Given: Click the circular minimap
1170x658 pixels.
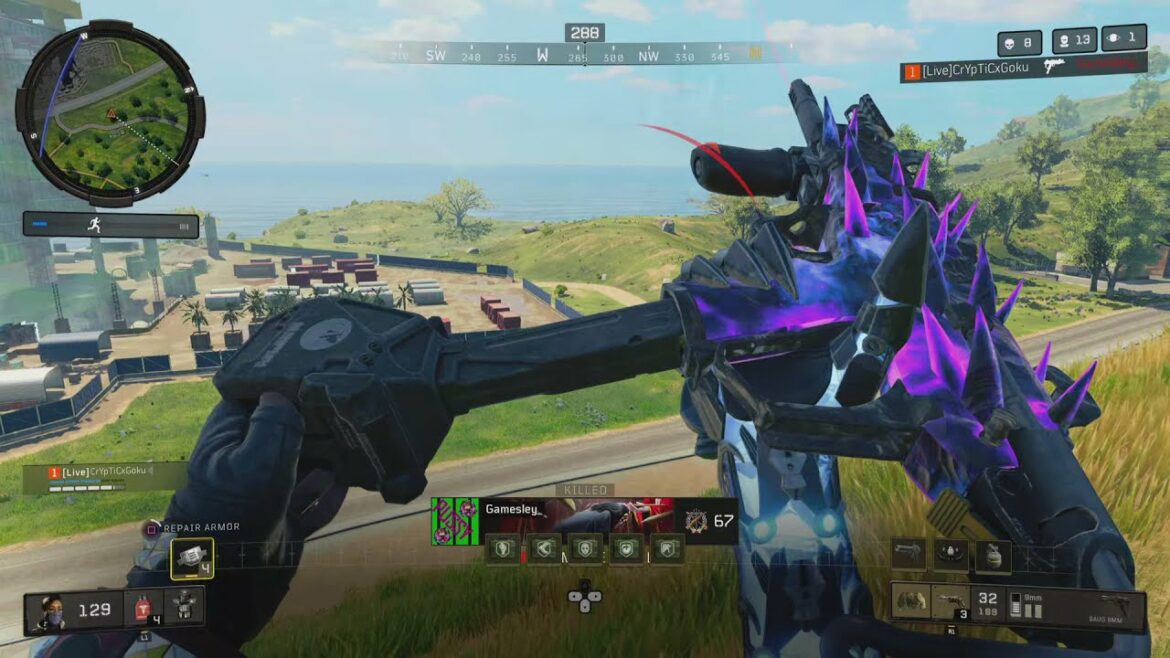Looking at the screenshot, I should (x=110, y=112).
